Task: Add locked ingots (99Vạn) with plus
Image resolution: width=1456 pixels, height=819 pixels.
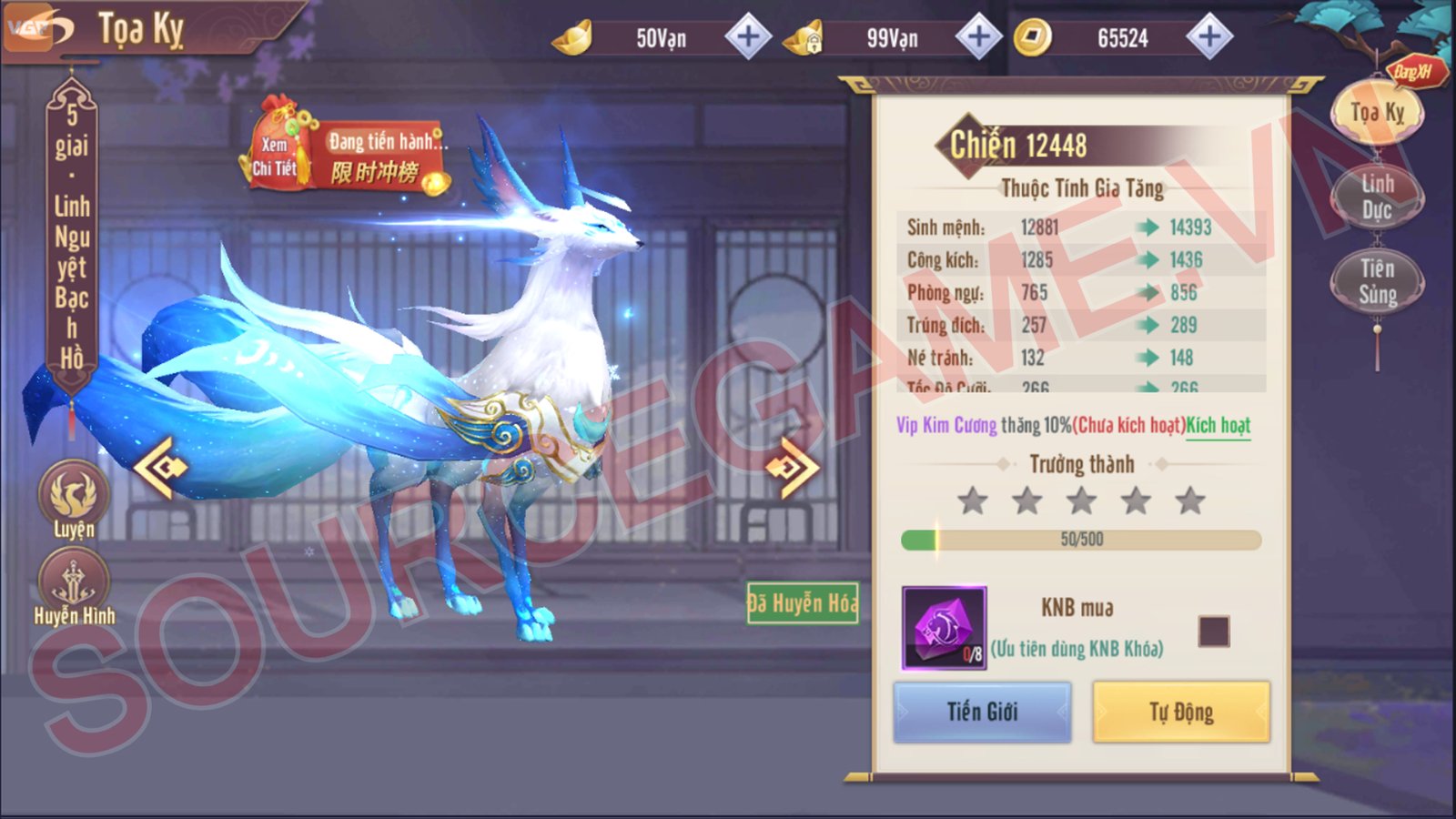Action: [978, 37]
